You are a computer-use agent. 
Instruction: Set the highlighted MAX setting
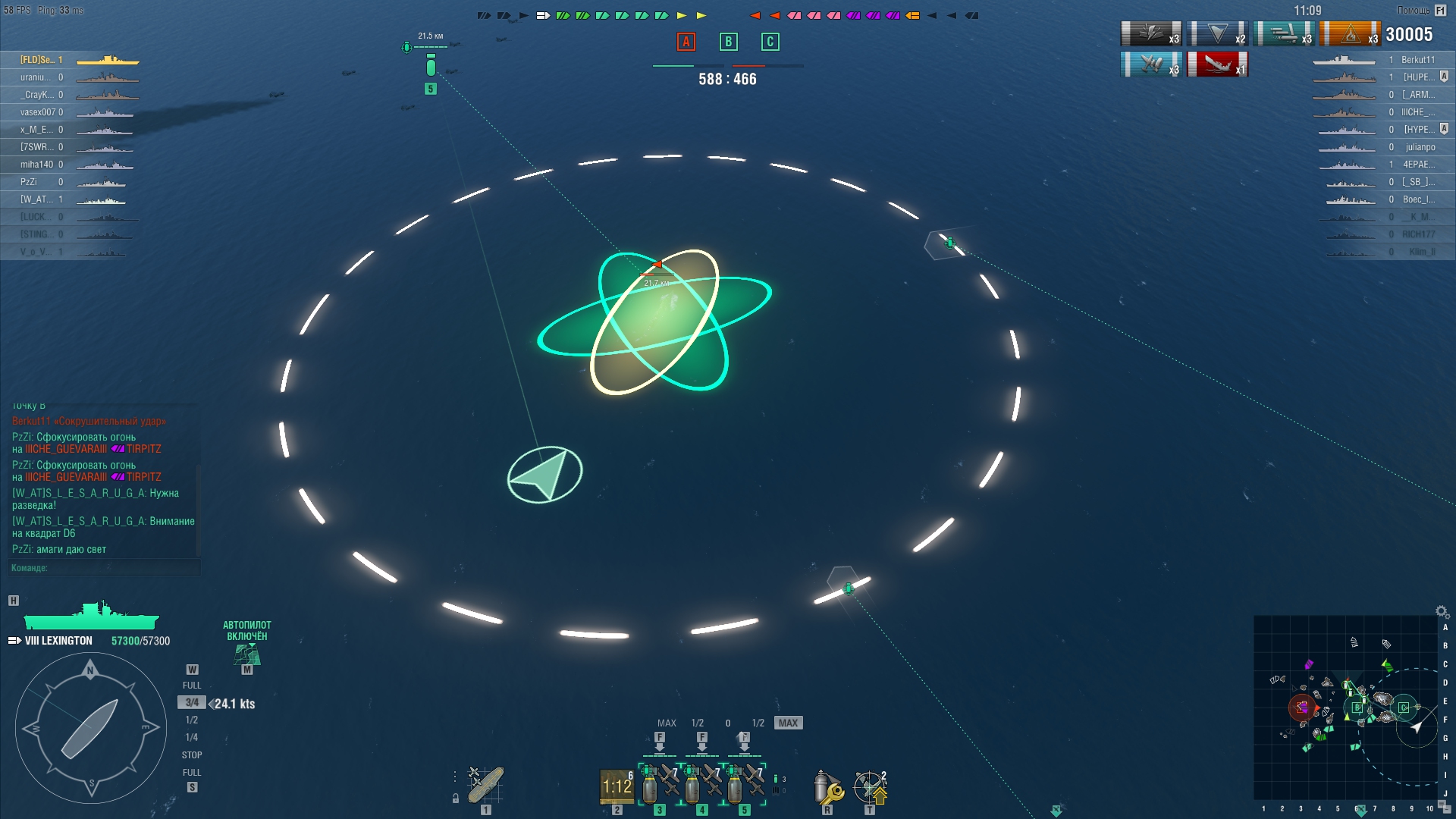(788, 723)
